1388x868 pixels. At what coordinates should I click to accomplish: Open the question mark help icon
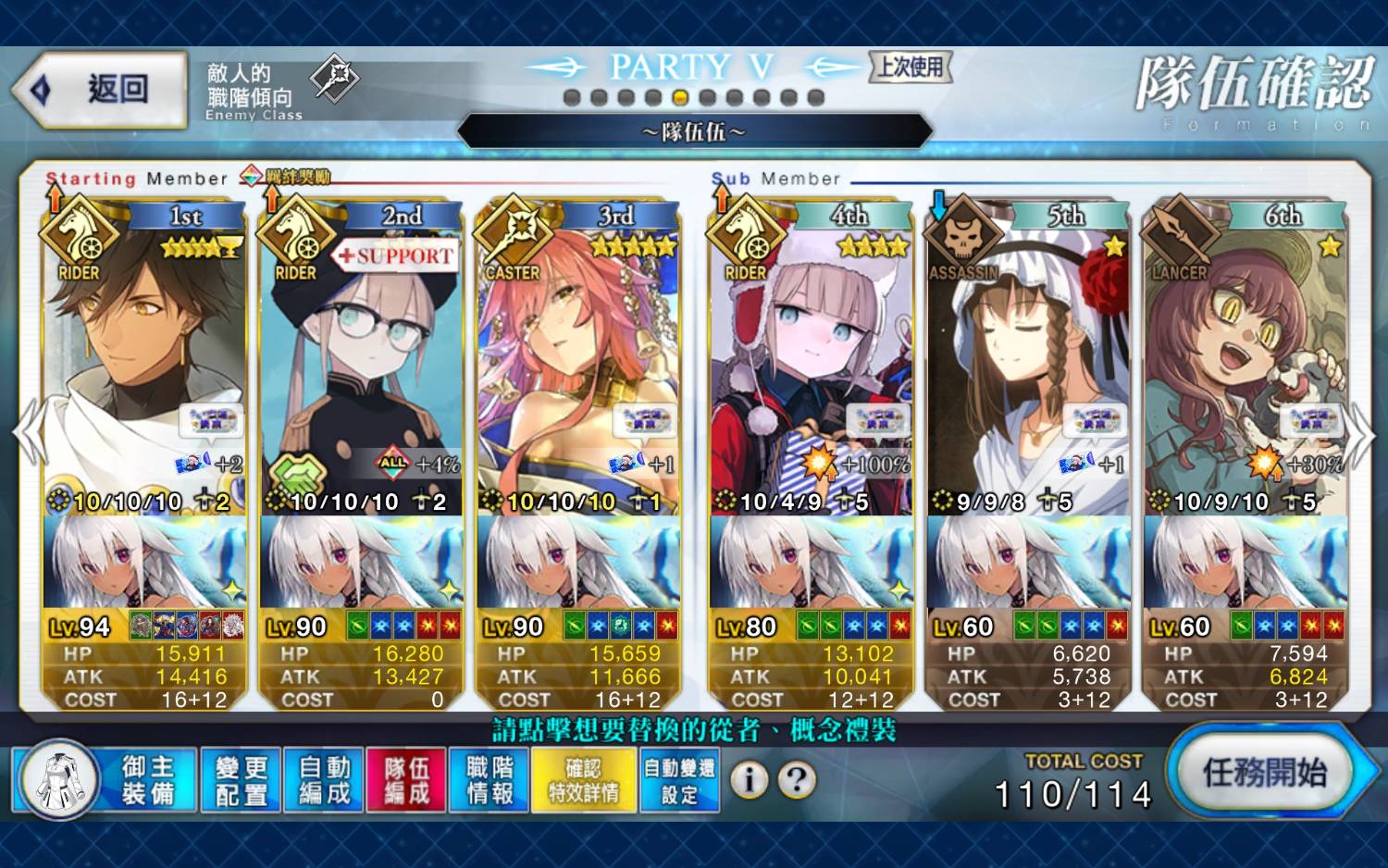(x=797, y=780)
